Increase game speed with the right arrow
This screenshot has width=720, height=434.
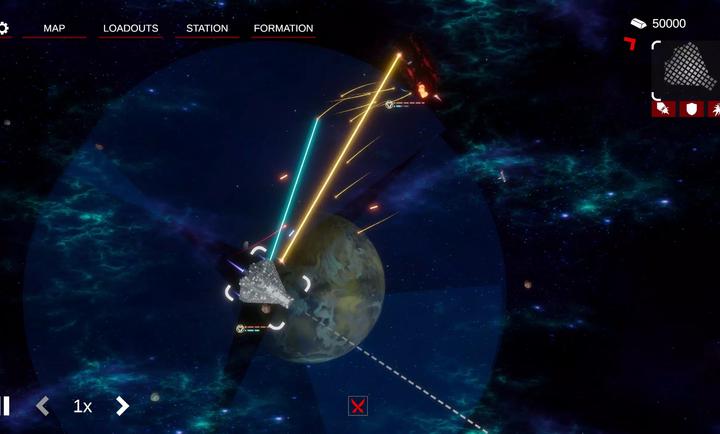122,406
